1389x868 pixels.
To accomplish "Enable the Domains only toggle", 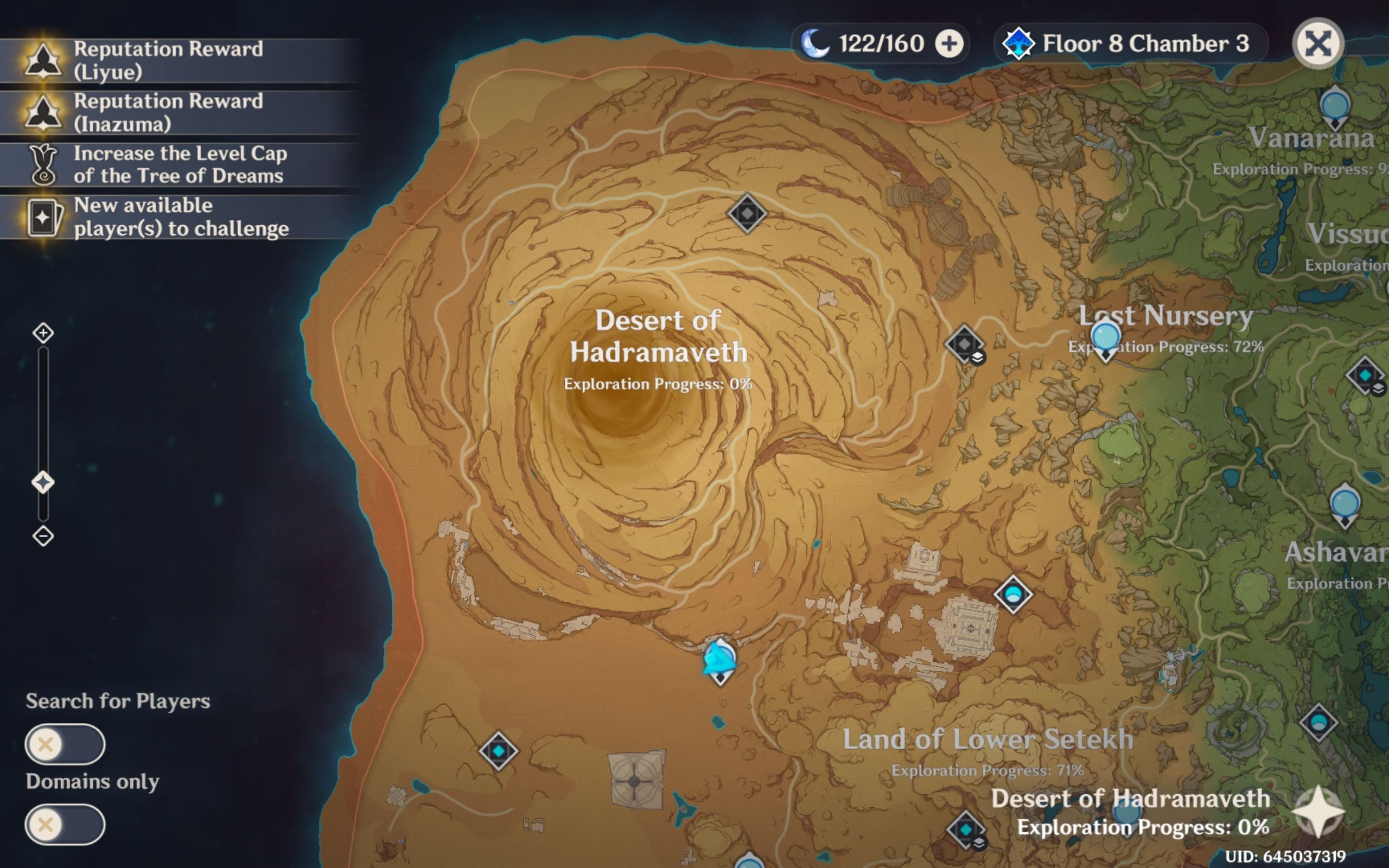I will click(x=65, y=825).
